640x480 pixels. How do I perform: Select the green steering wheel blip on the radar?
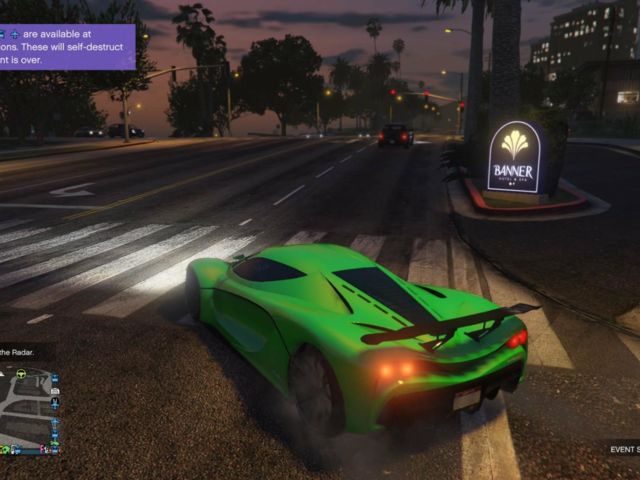[x=21, y=374]
